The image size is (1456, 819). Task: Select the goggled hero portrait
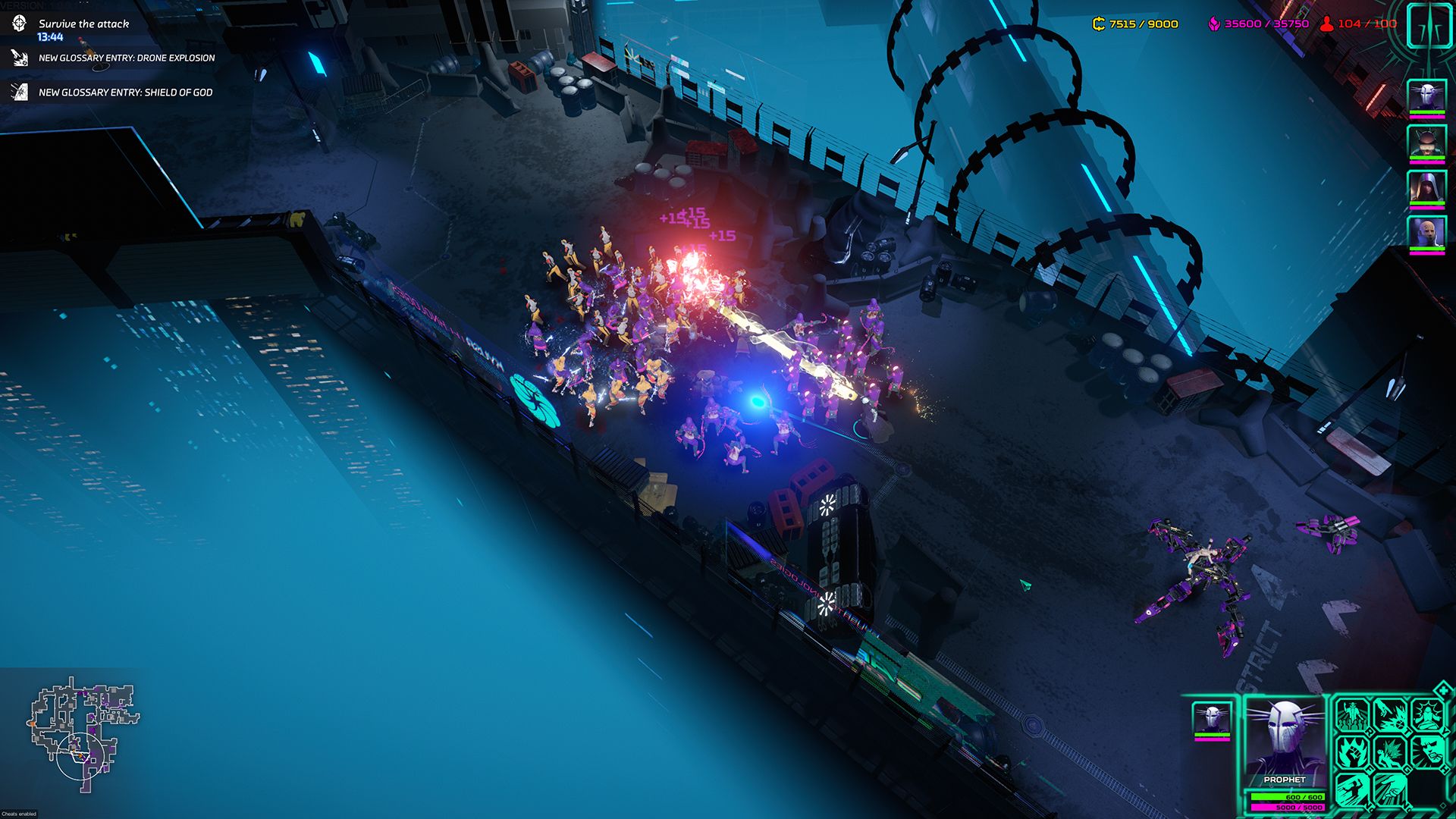click(1426, 142)
